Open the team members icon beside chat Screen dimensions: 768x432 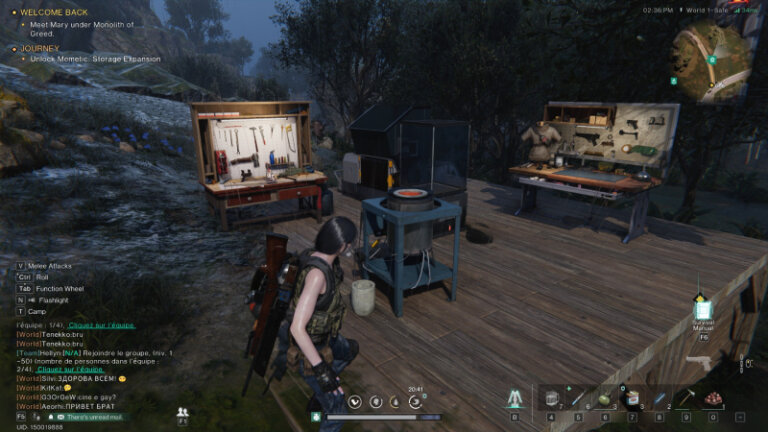pyautogui.click(x=182, y=411)
